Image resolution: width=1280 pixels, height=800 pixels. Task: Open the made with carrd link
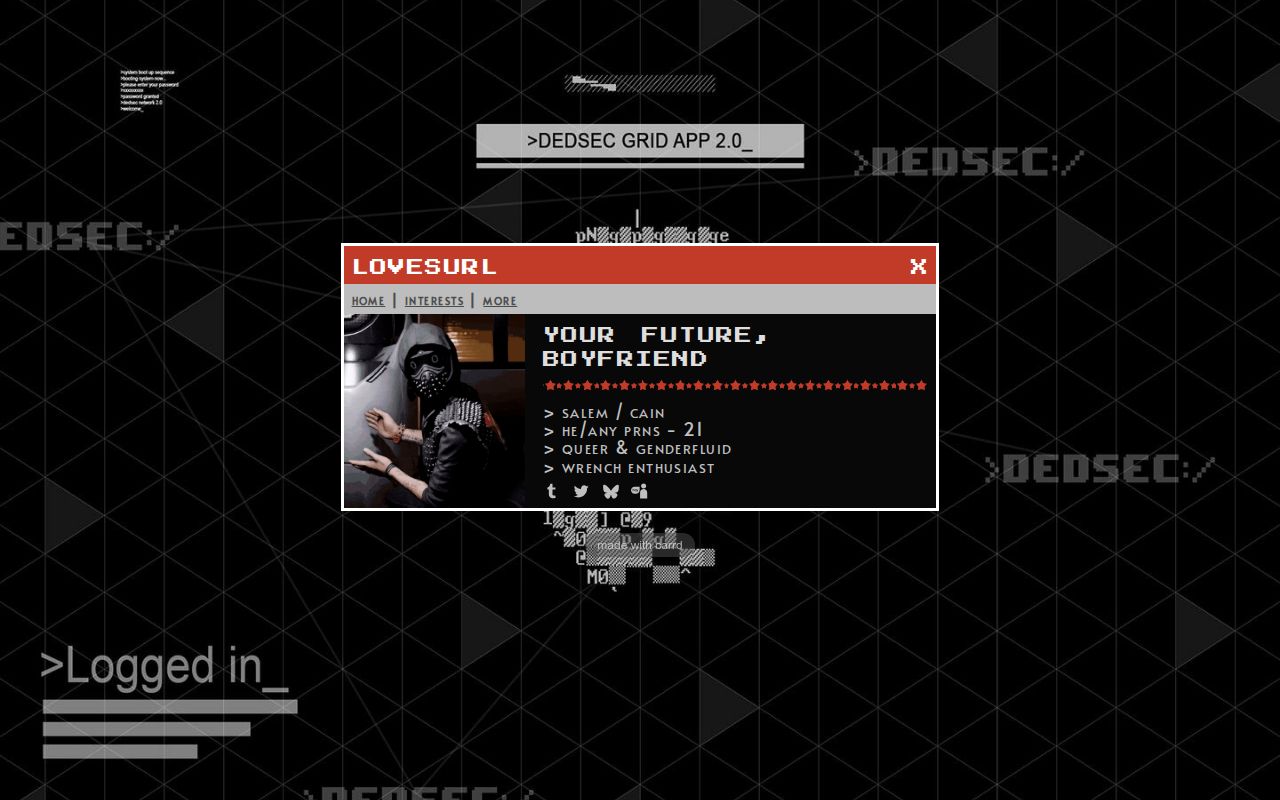[x=640, y=544]
